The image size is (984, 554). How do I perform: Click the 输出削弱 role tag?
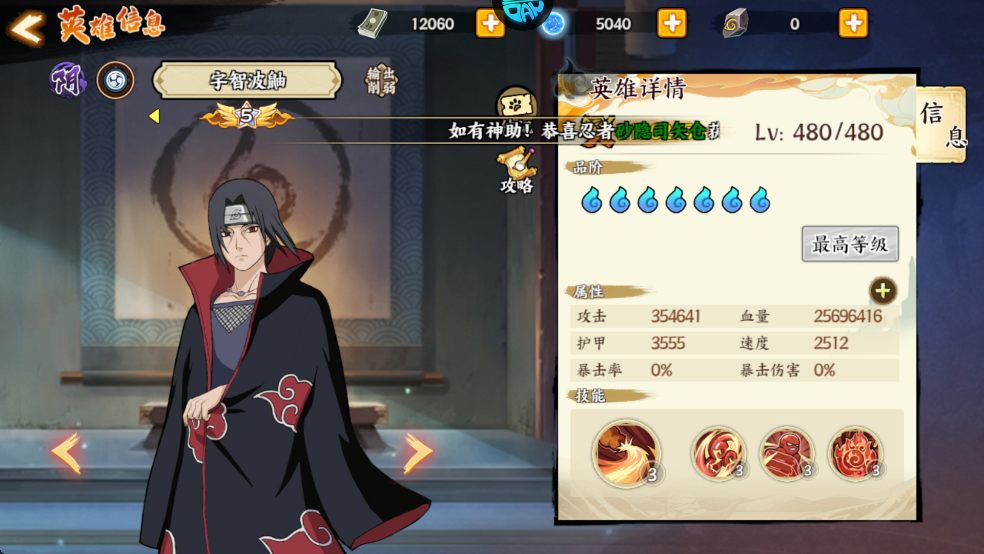click(381, 81)
